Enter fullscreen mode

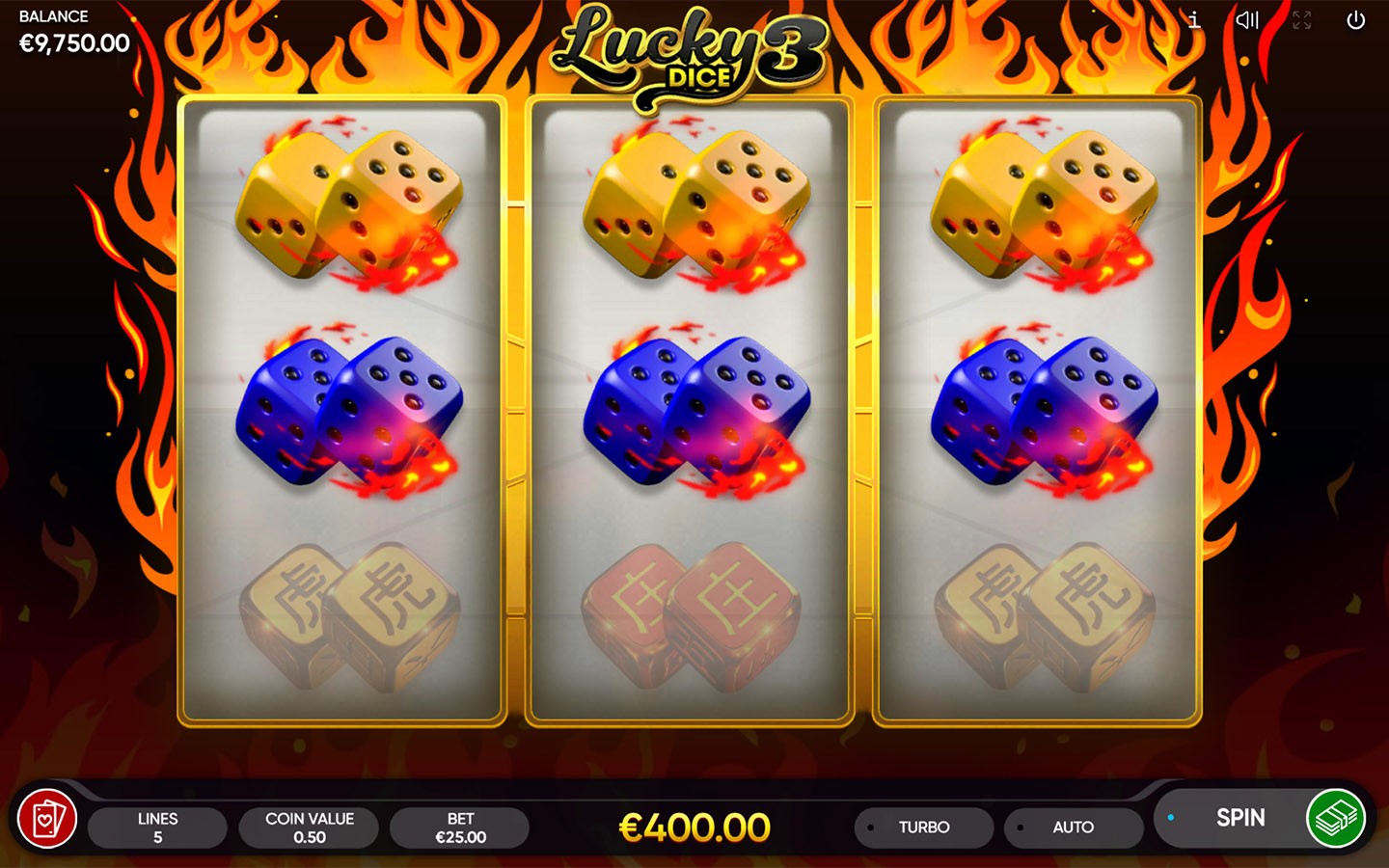tap(1301, 20)
